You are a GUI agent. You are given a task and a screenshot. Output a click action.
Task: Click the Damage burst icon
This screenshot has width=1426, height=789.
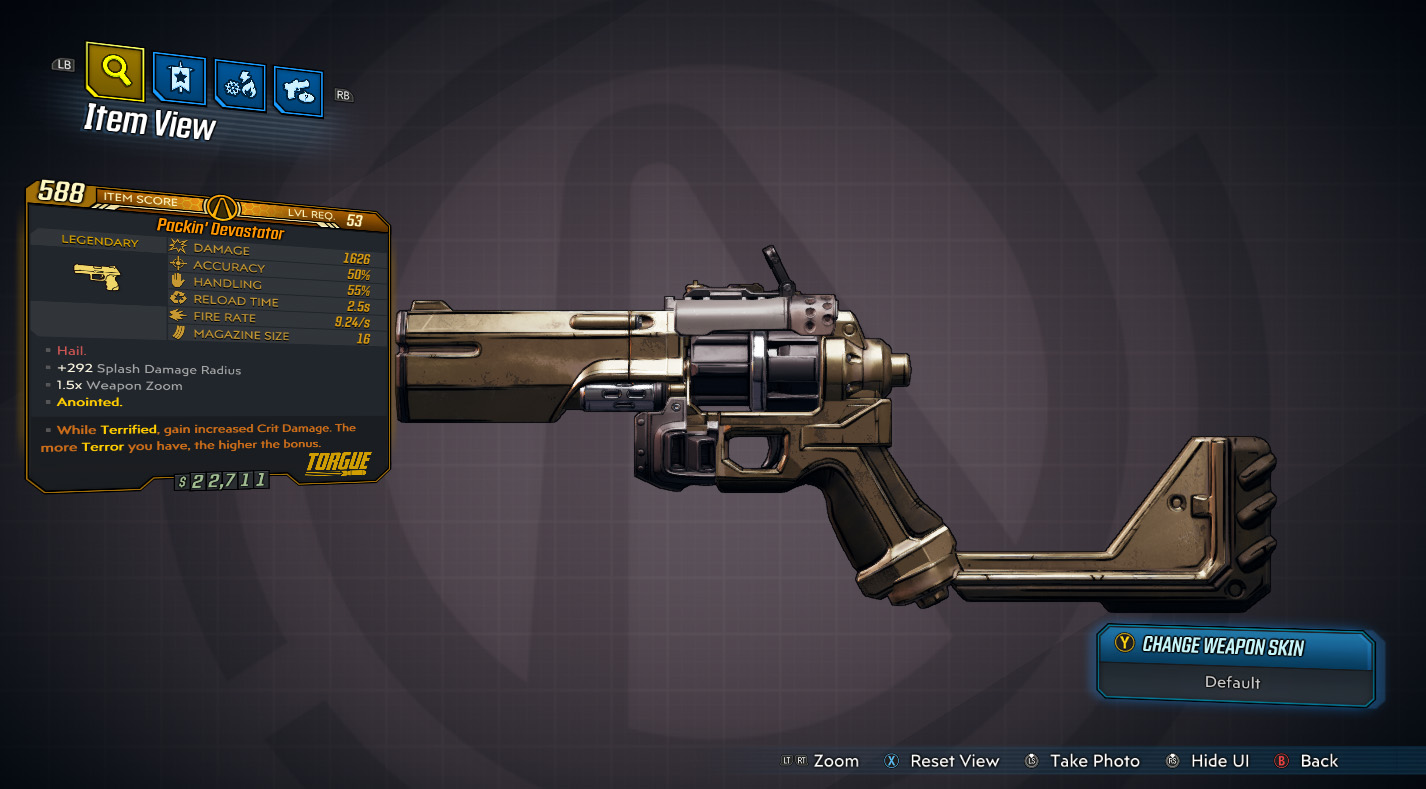(x=177, y=248)
